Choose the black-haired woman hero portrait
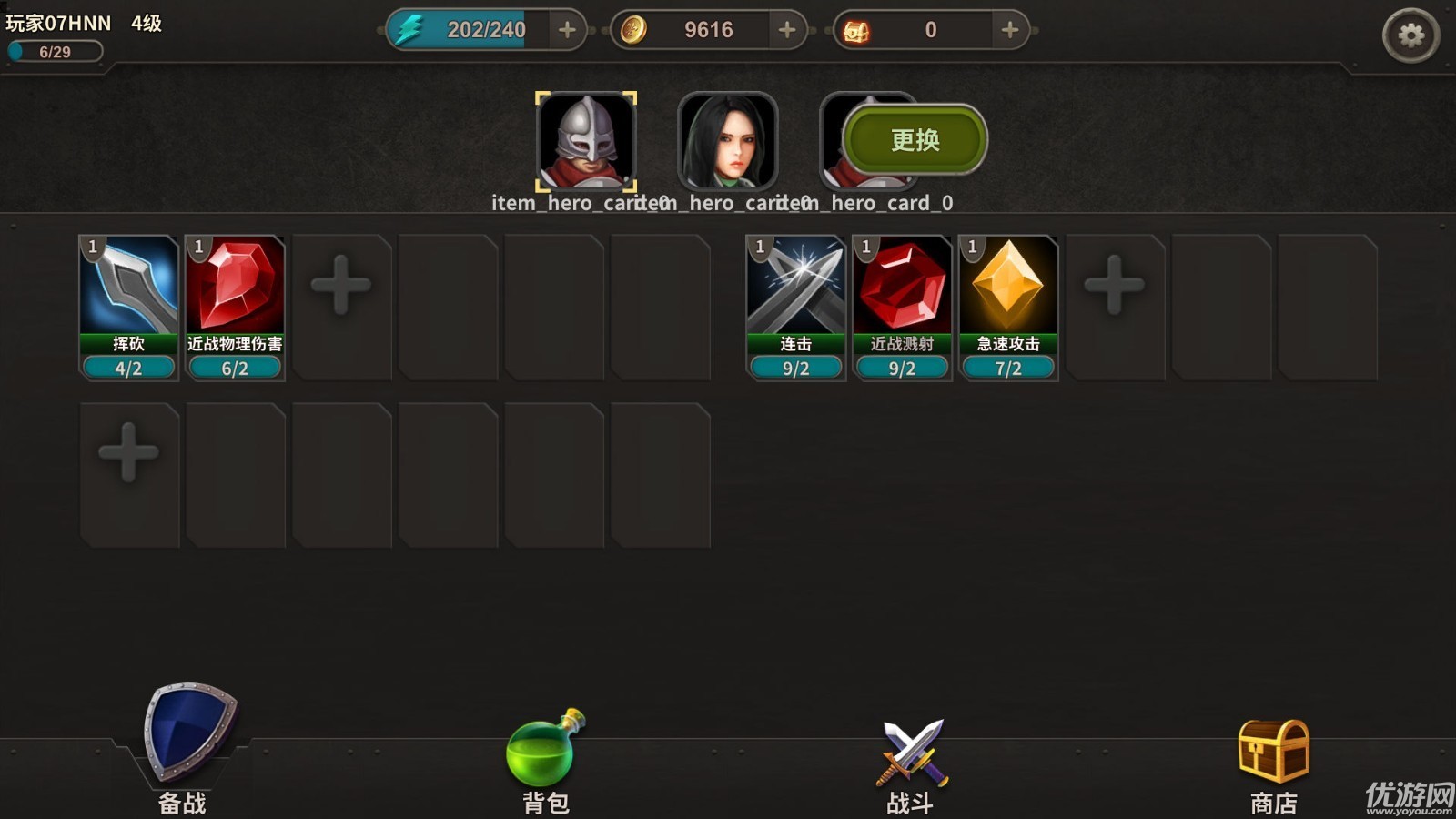 click(727, 141)
